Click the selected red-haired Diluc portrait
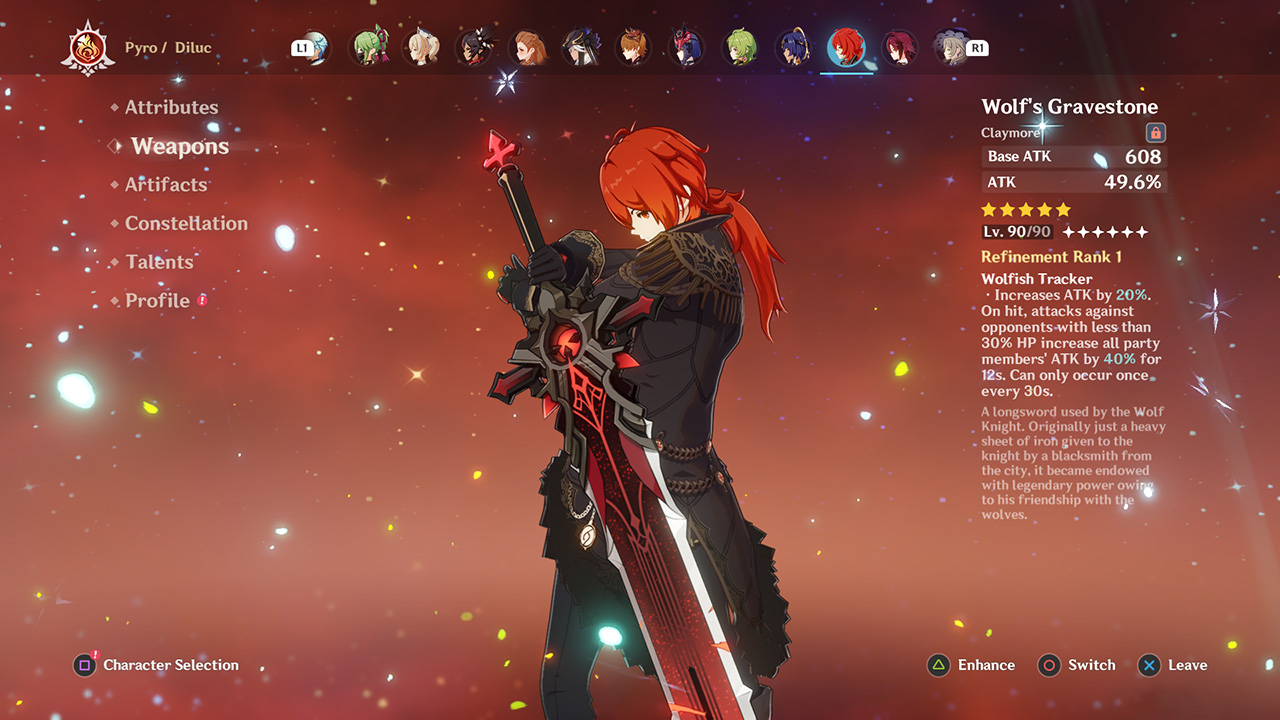The image size is (1280, 720). (845, 47)
